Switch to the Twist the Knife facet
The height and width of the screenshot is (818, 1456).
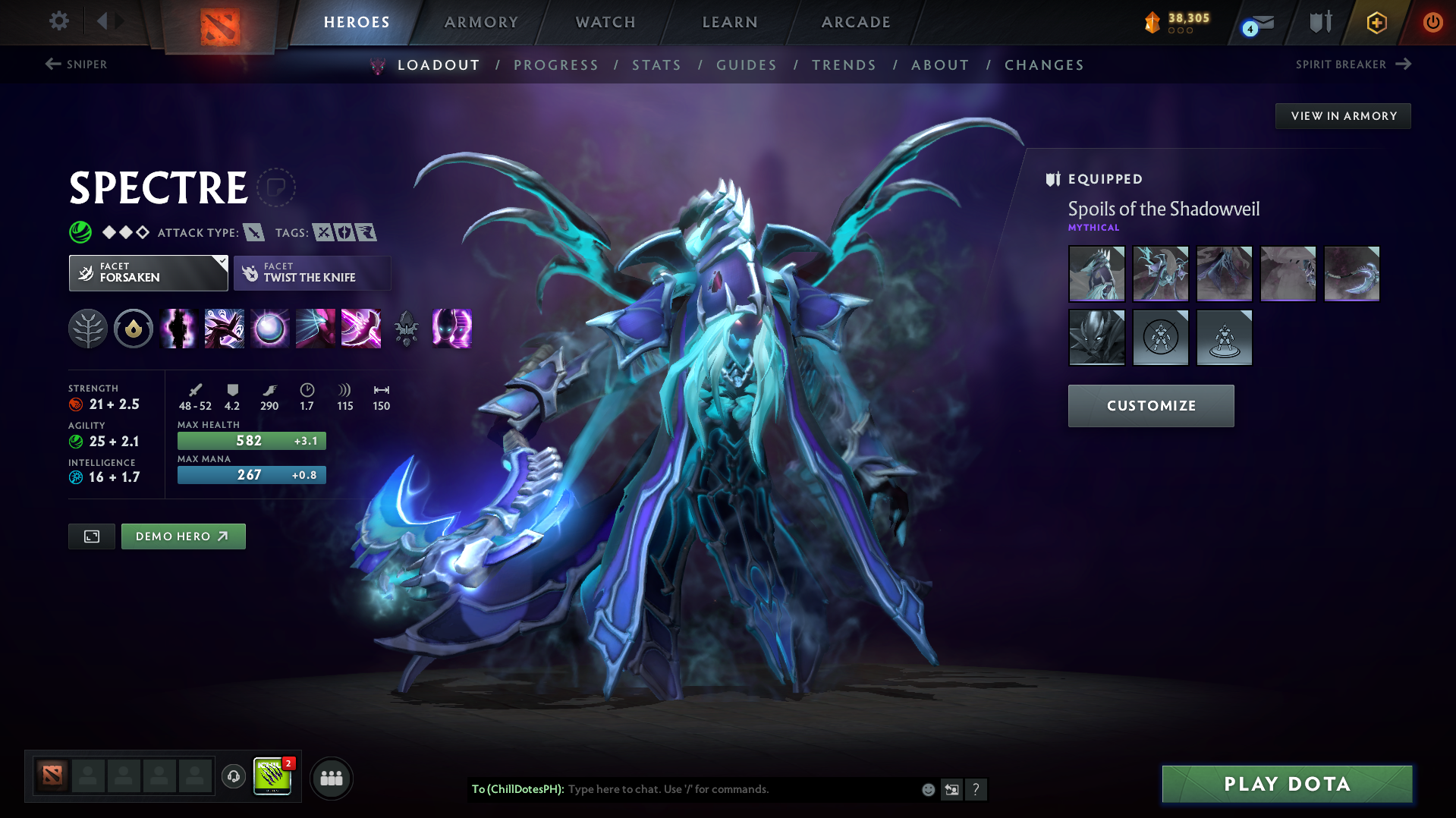click(x=312, y=272)
